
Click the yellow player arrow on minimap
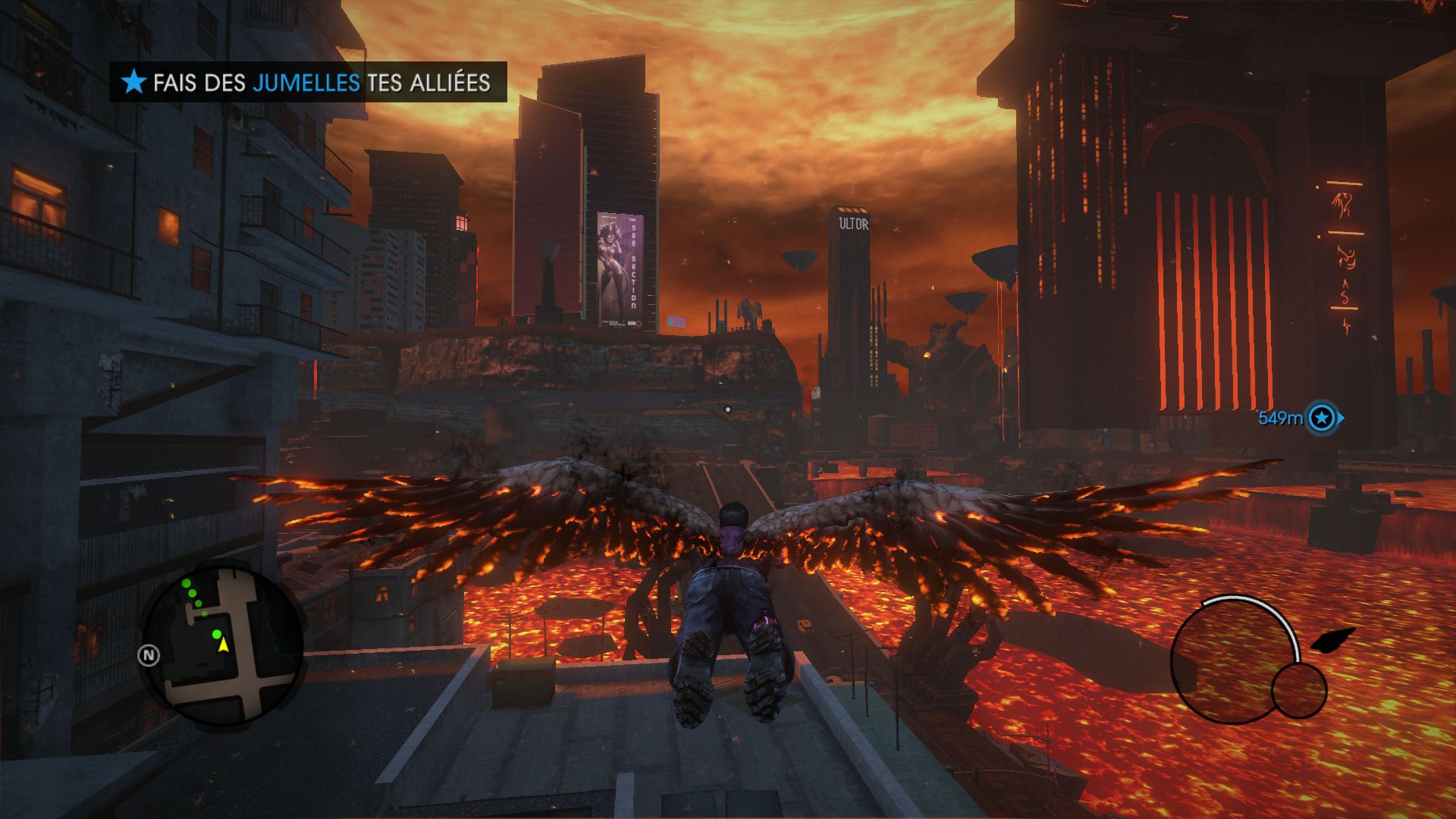224,645
